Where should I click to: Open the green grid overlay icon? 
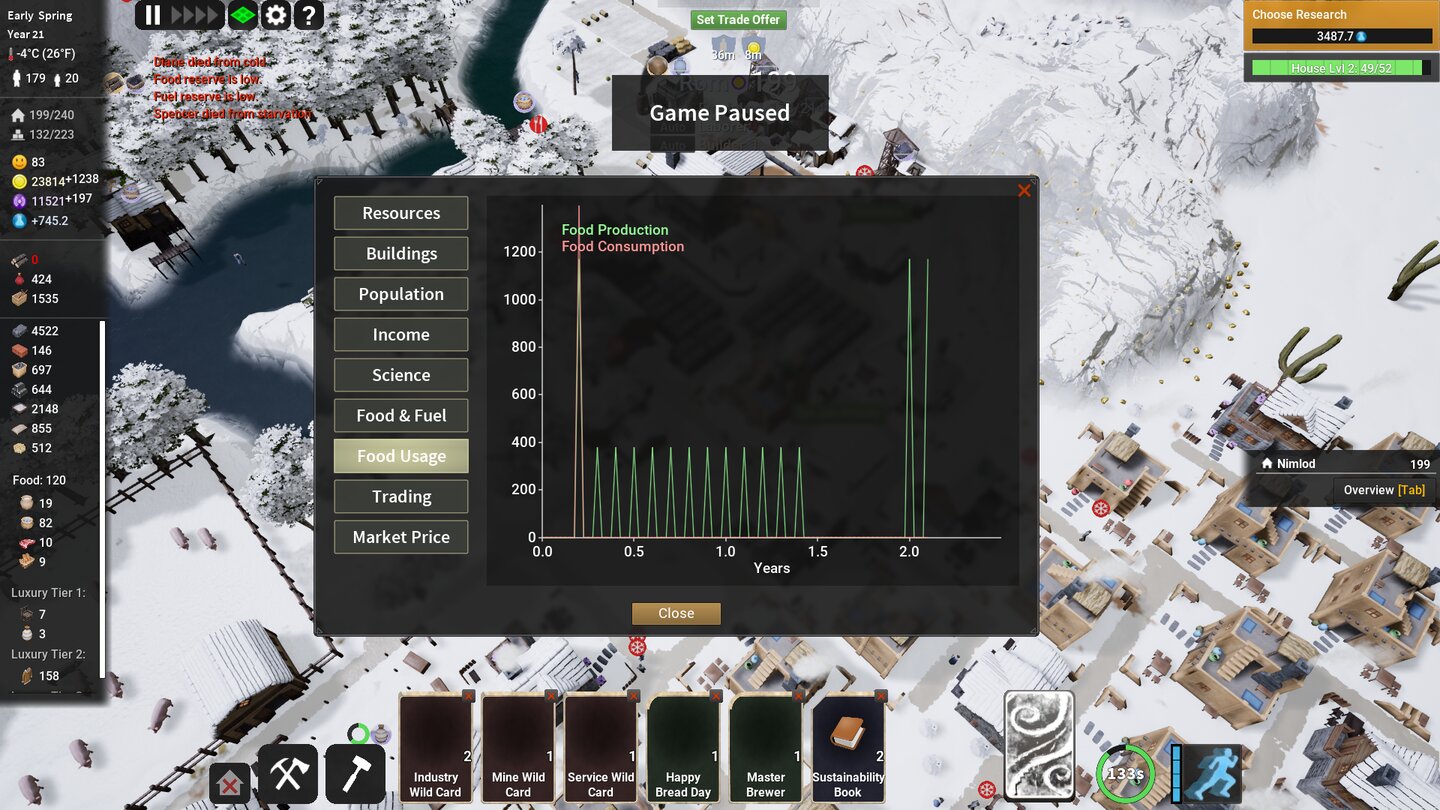pyautogui.click(x=241, y=15)
